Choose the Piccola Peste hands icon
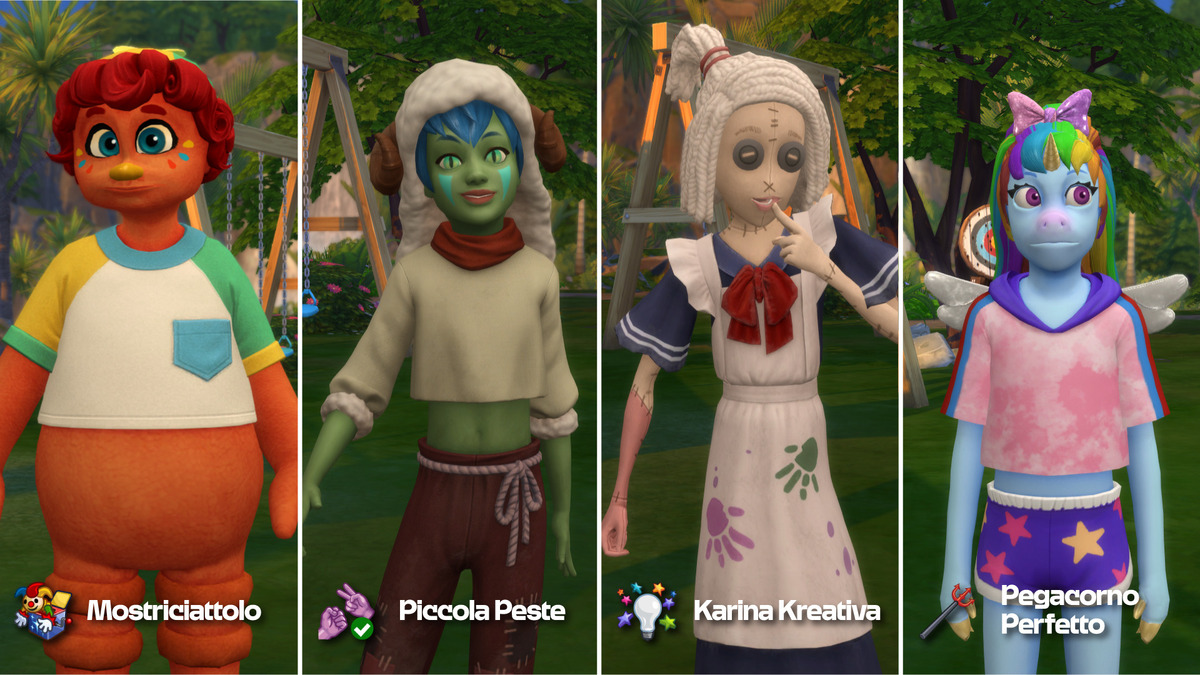Viewport: 1200px width, 675px height. pos(346,610)
